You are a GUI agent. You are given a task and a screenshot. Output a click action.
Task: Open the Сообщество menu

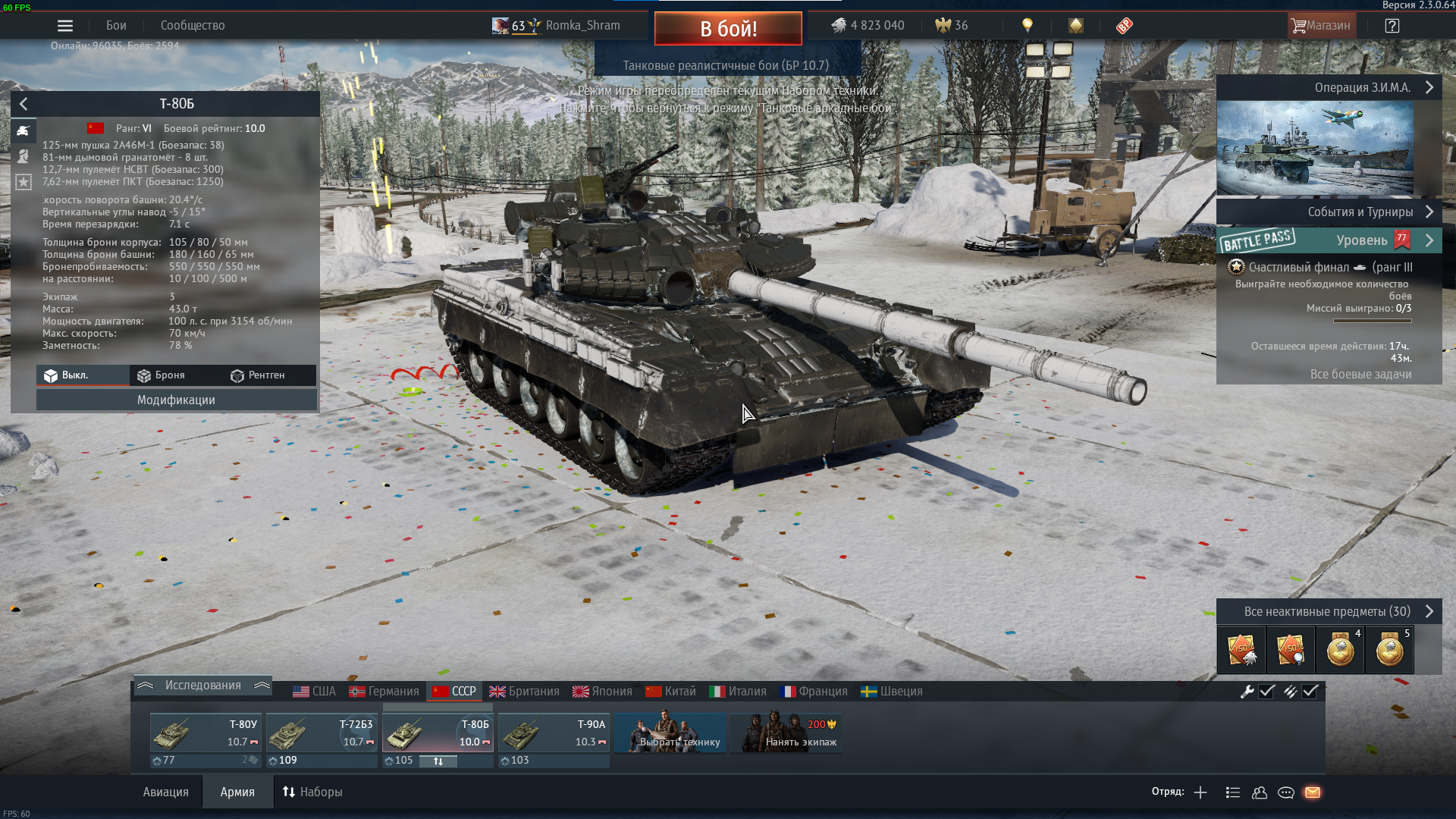[x=193, y=26]
